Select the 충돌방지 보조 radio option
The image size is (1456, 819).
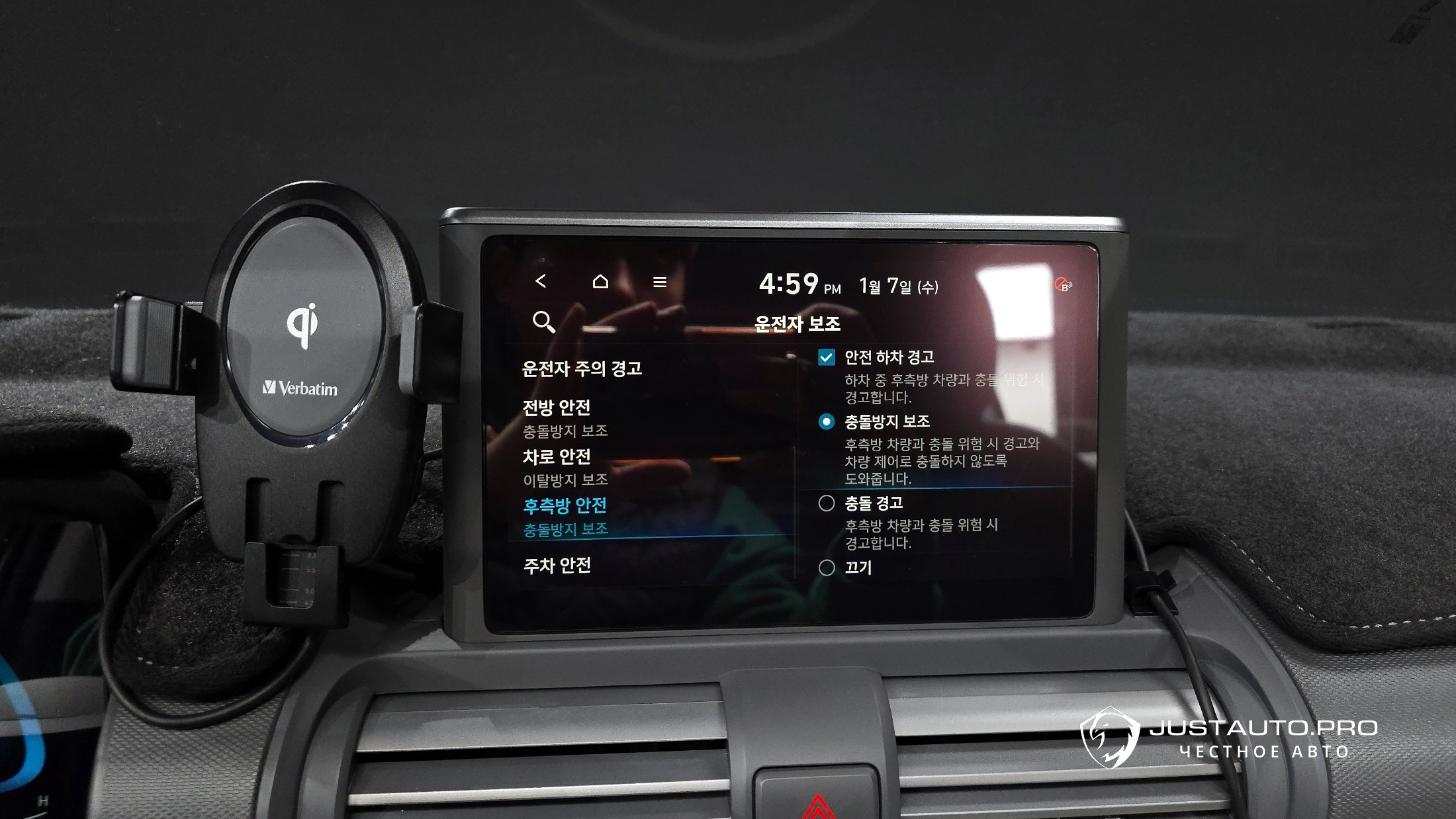point(827,421)
